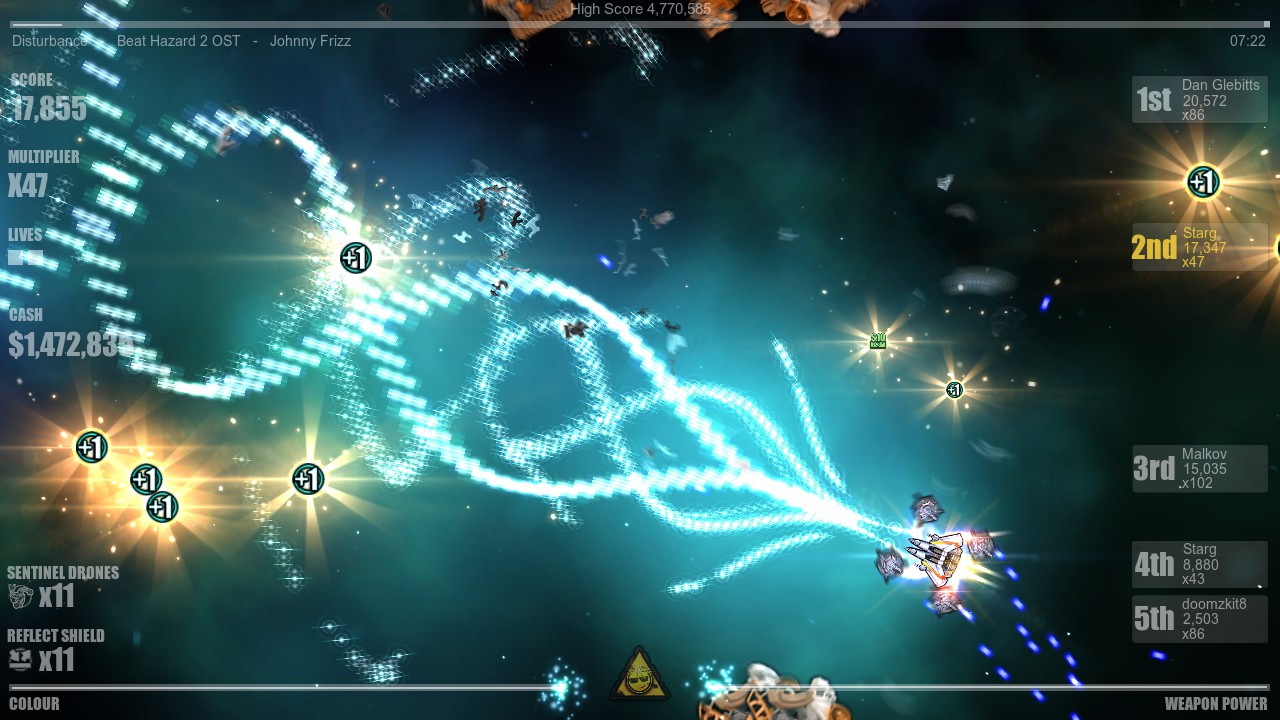Grab the +1 multiplier icon near the leaderboard
The width and height of the screenshot is (1280, 720).
click(x=1201, y=182)
